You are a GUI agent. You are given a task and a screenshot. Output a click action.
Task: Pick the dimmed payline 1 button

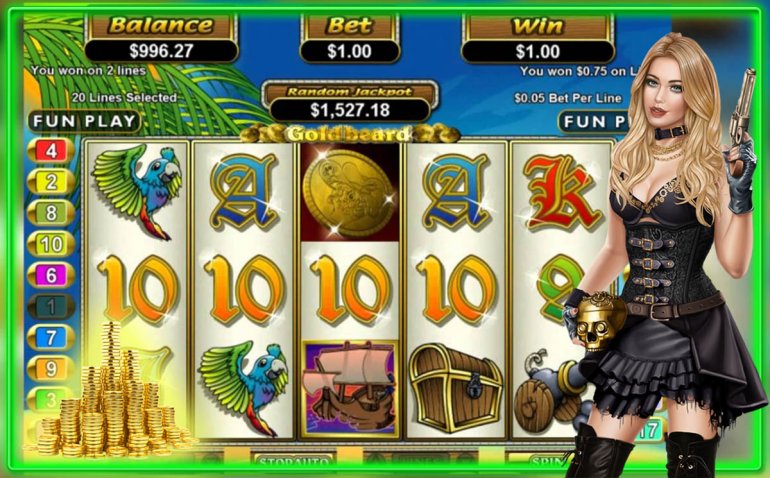coord(52,305)
